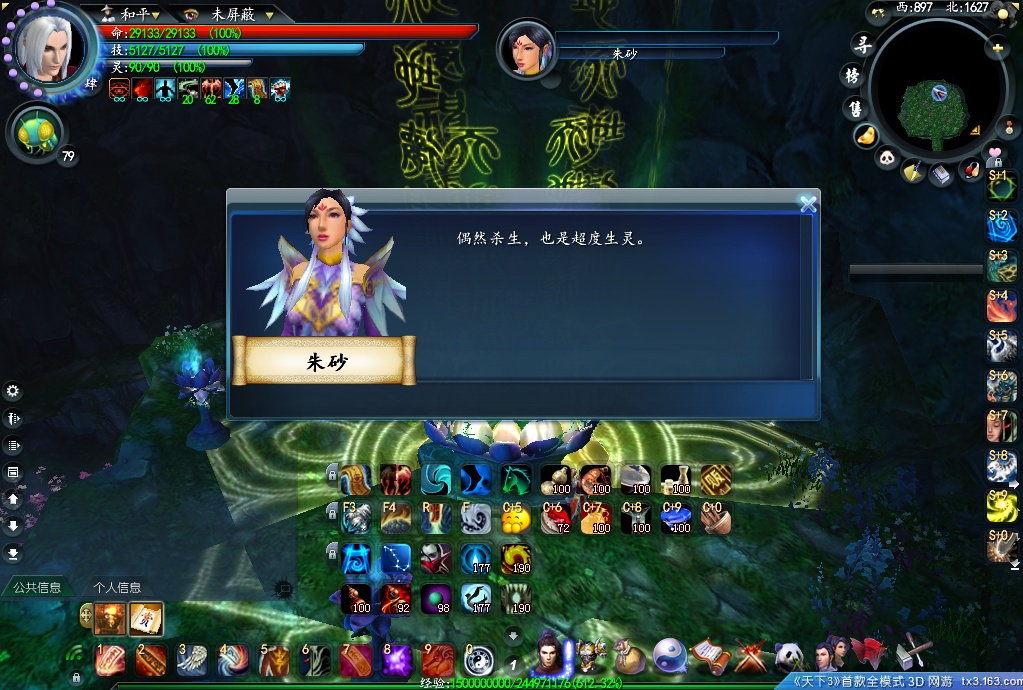Screen dimensions: 1023x690
Task: Open the yin-yang symbol menu icon
Action: [669, 656]
